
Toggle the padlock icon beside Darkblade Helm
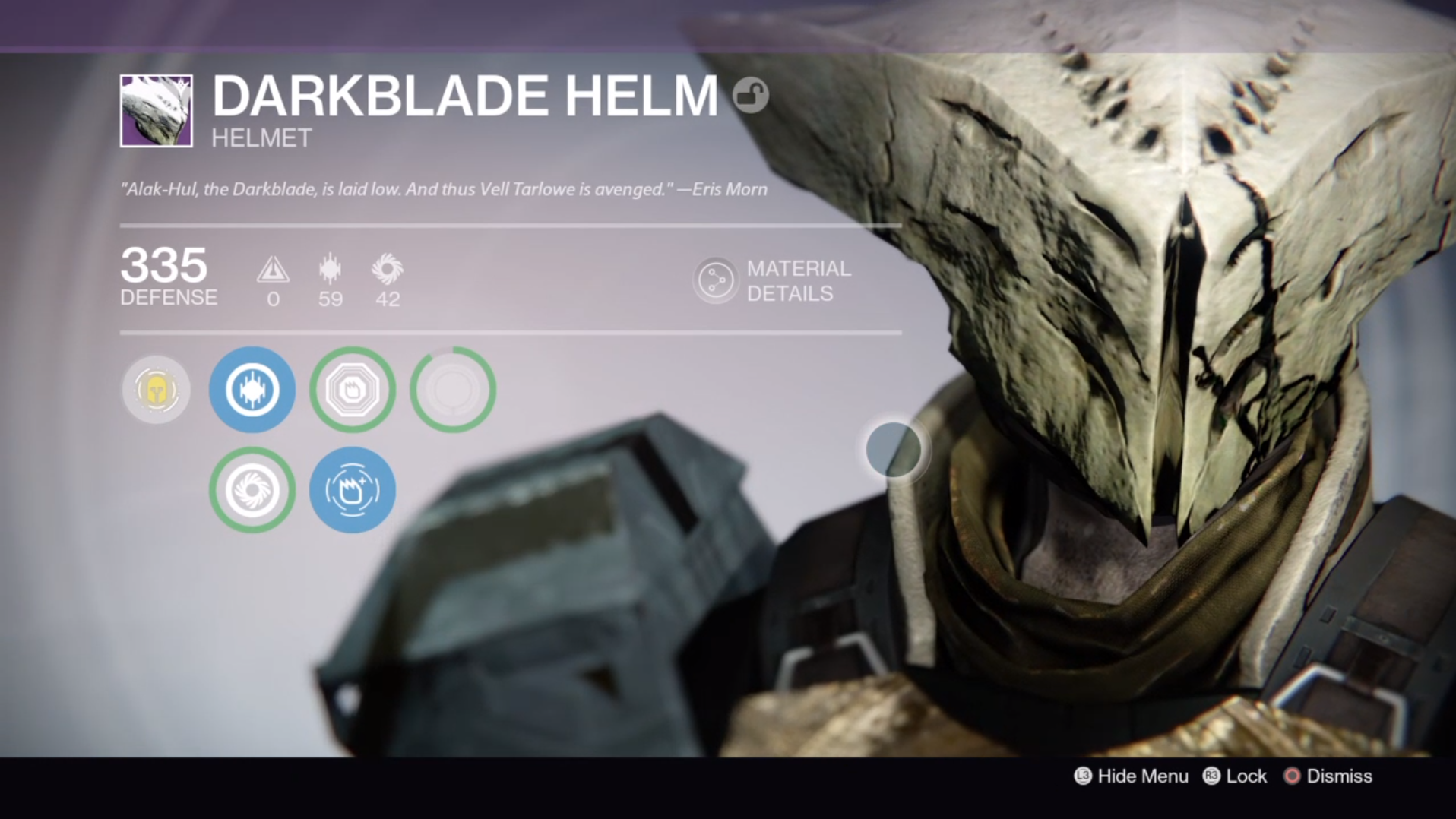(750, 96)
